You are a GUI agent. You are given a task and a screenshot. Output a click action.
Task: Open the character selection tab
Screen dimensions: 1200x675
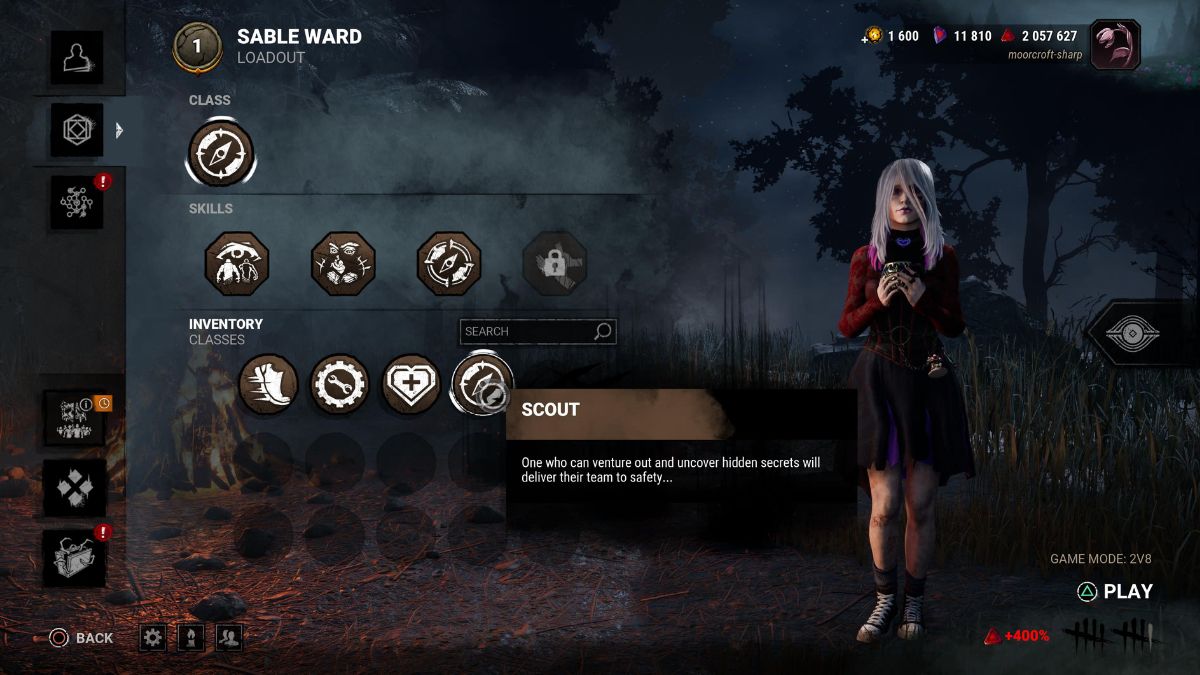(x=77, y=58)
